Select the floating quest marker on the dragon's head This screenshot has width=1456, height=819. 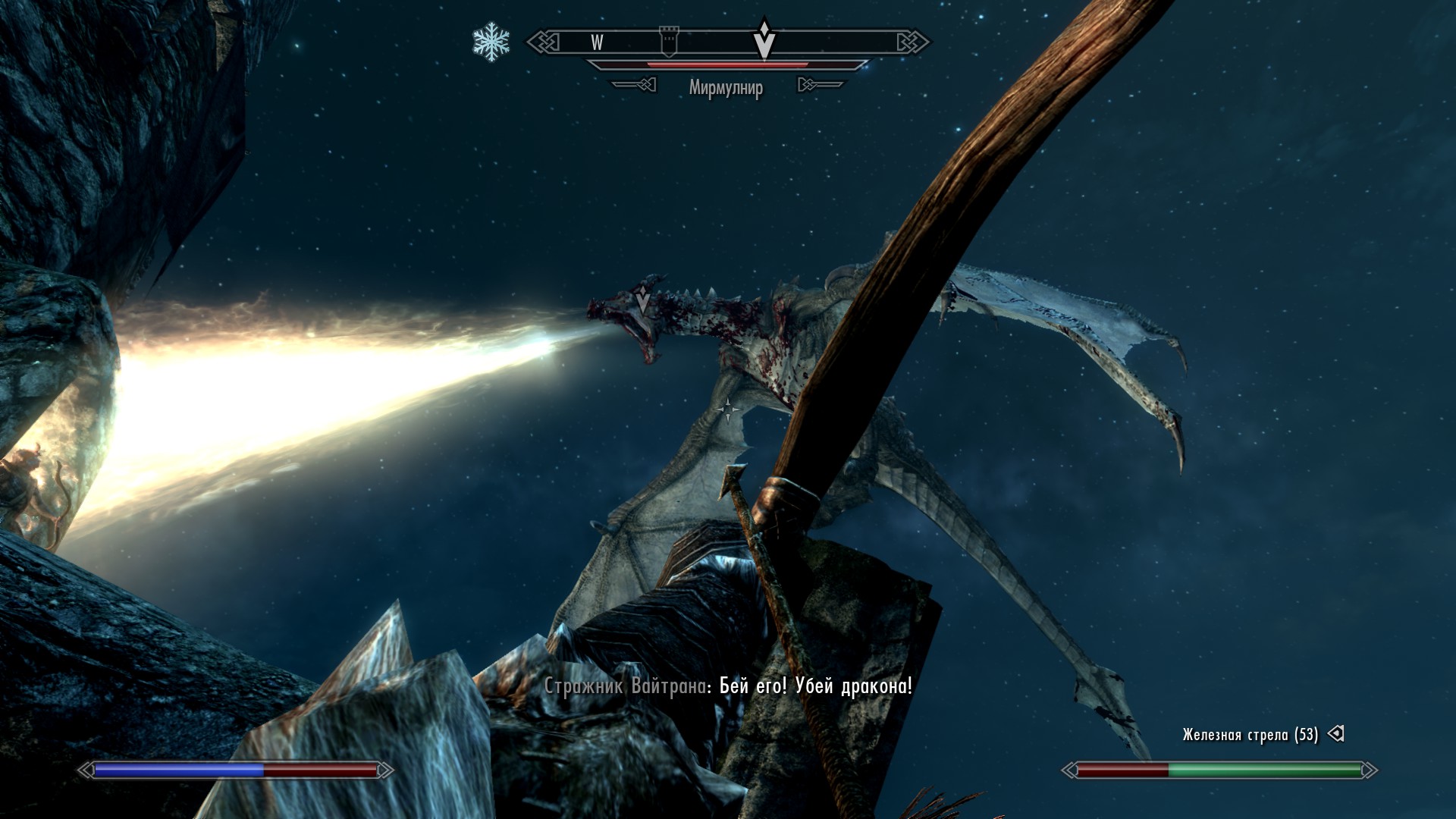(x=643, y=299)
